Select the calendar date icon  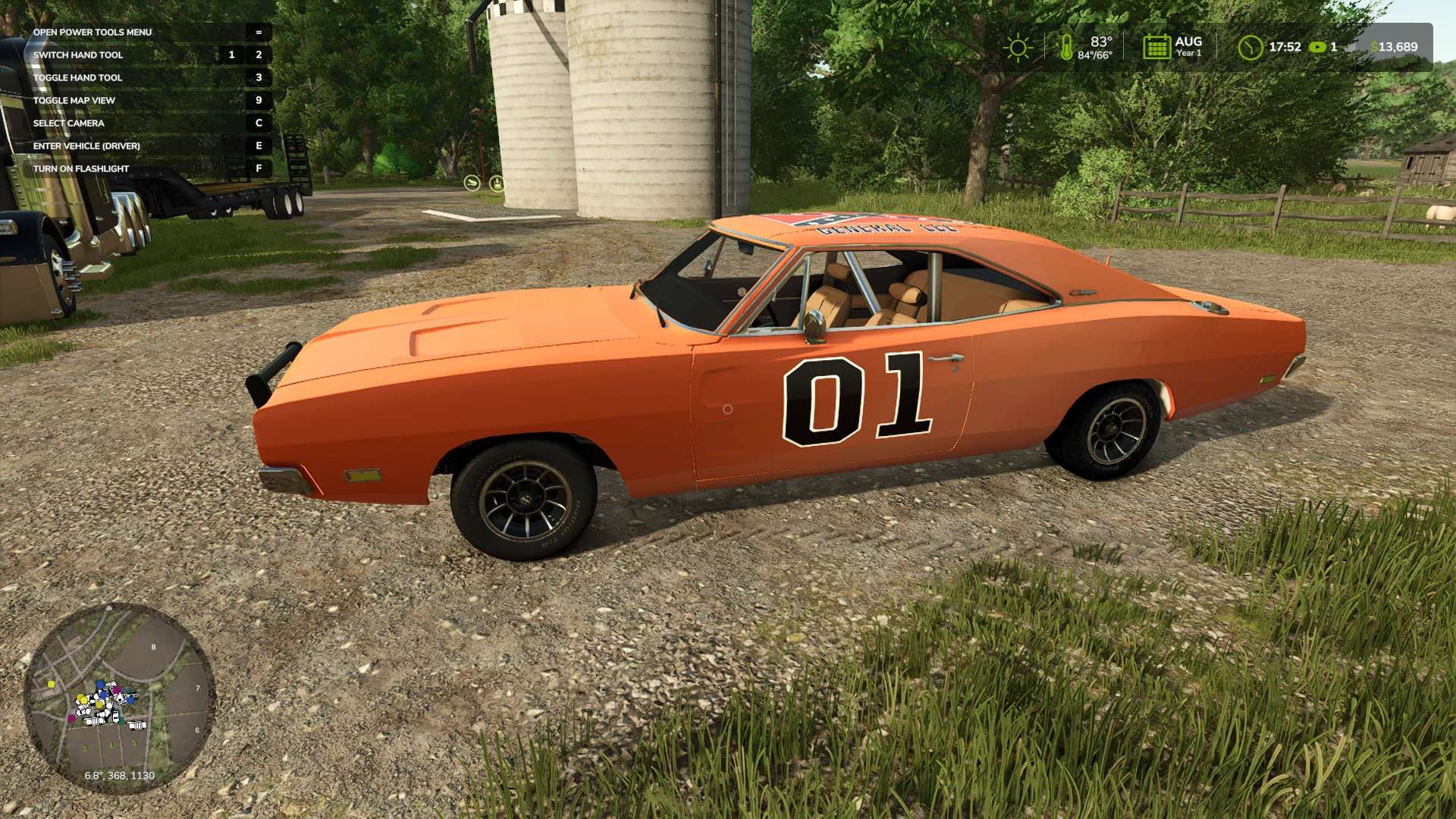tap(1156, 47)
